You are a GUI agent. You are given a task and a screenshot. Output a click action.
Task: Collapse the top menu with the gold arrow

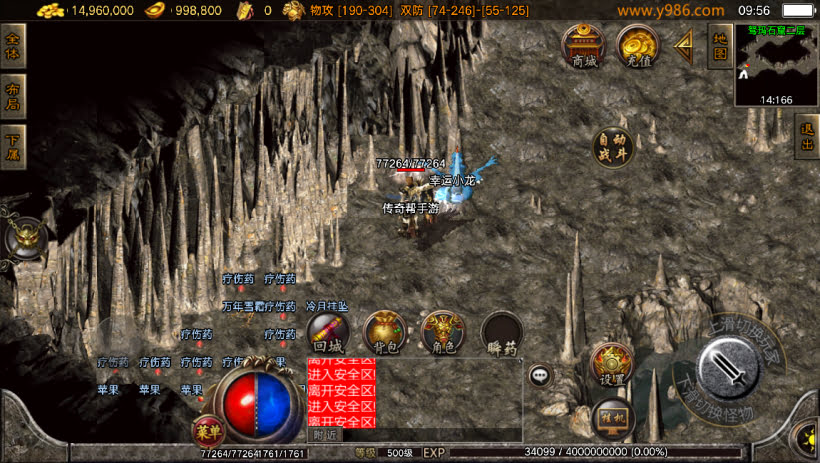tap(685, 47)
